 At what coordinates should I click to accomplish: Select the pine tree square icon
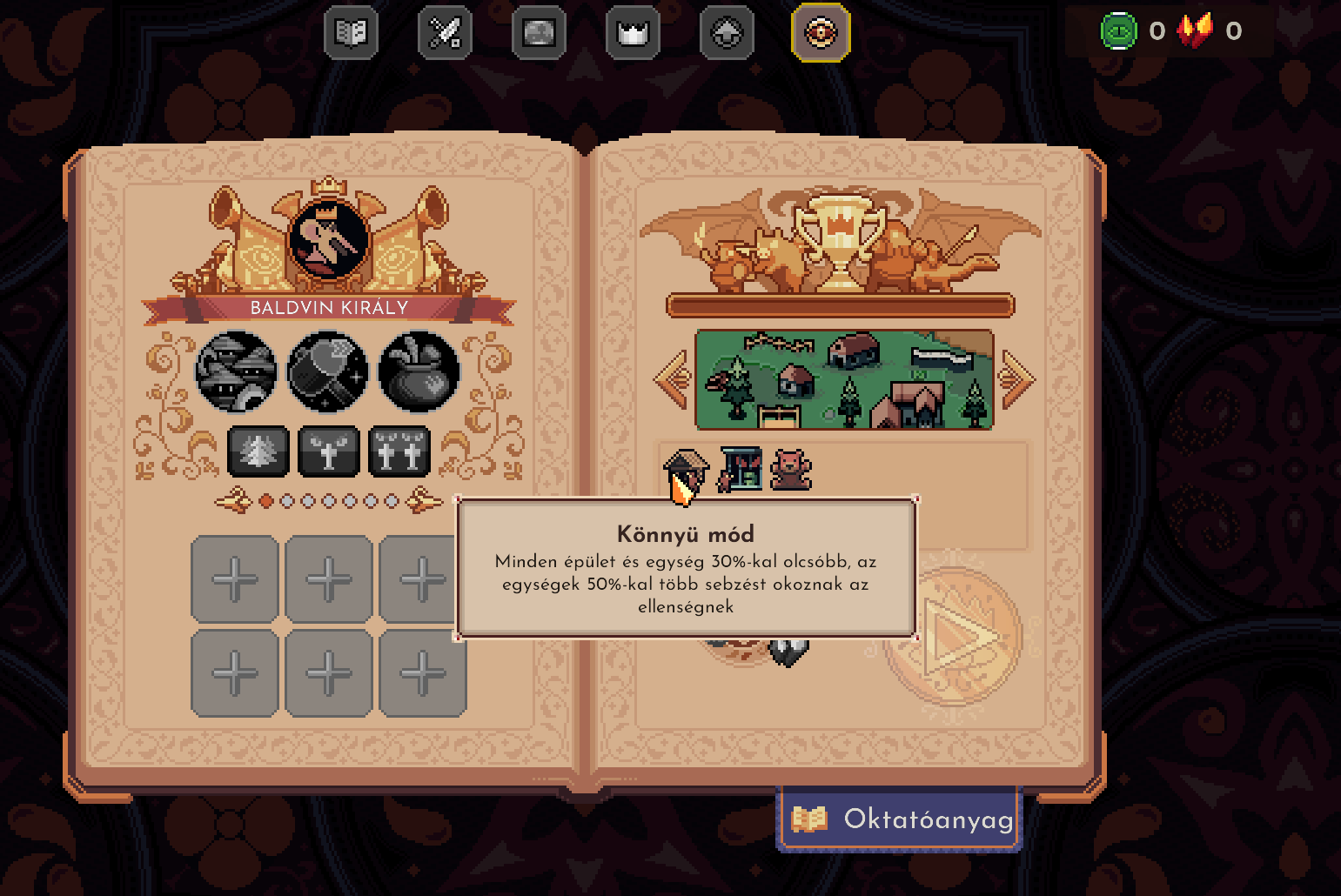pos(258,451)
